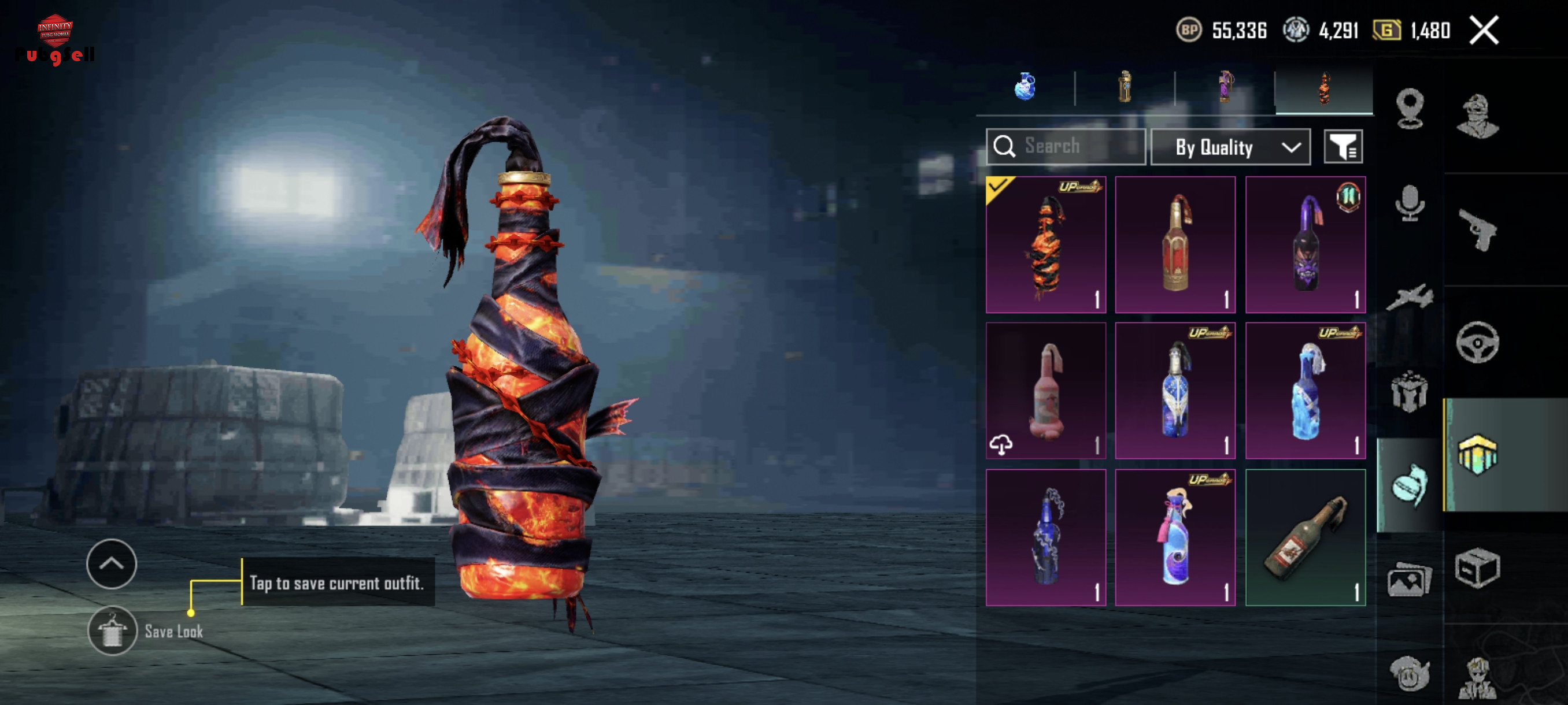1568x705 pixels.
Task: Switch to the yellow smoke grenade tab
Action: [1125, 87]
